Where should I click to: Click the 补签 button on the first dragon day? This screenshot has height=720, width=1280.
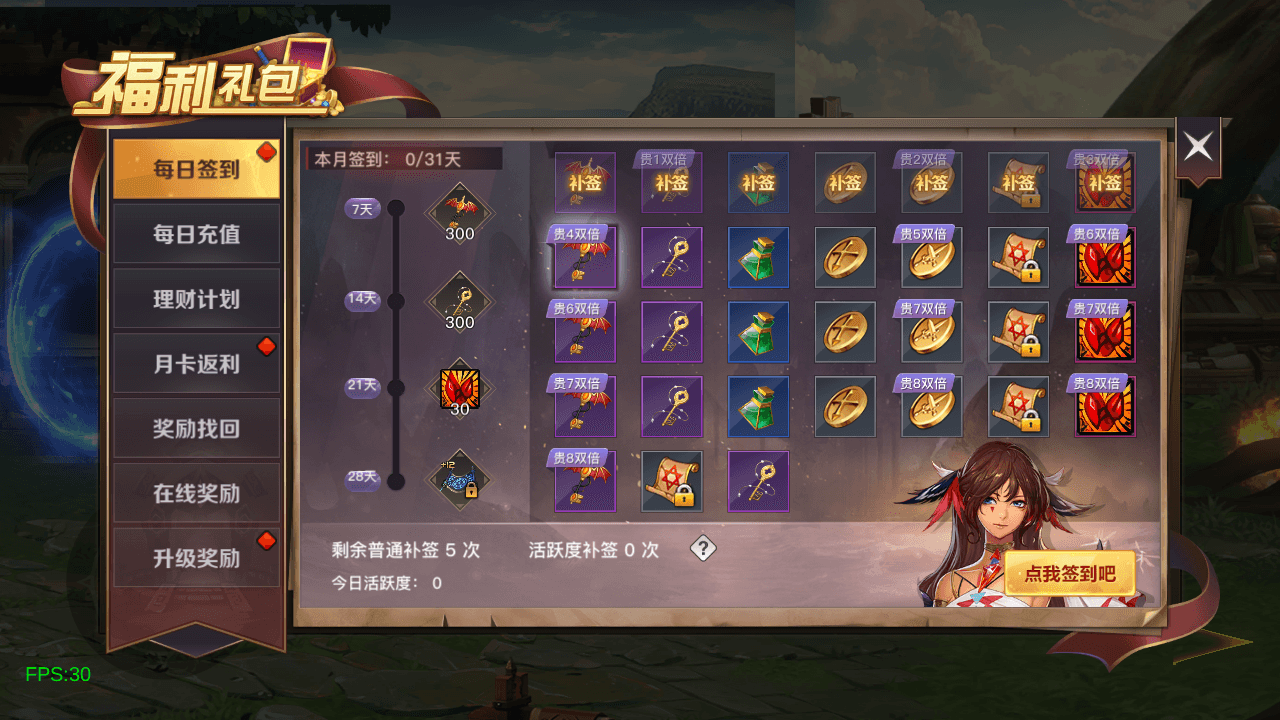pyautogui.click(x=585, y=183)
